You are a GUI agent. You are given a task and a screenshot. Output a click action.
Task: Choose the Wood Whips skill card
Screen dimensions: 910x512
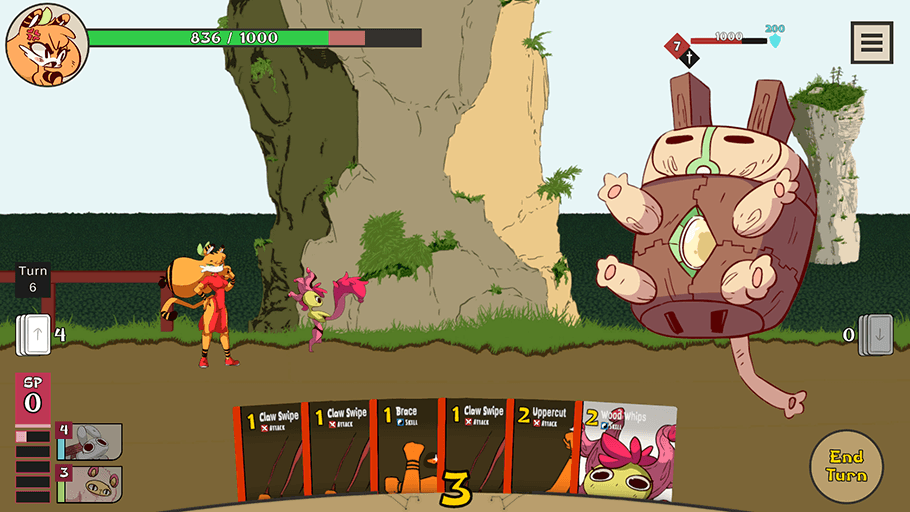(x=628, y=451)
